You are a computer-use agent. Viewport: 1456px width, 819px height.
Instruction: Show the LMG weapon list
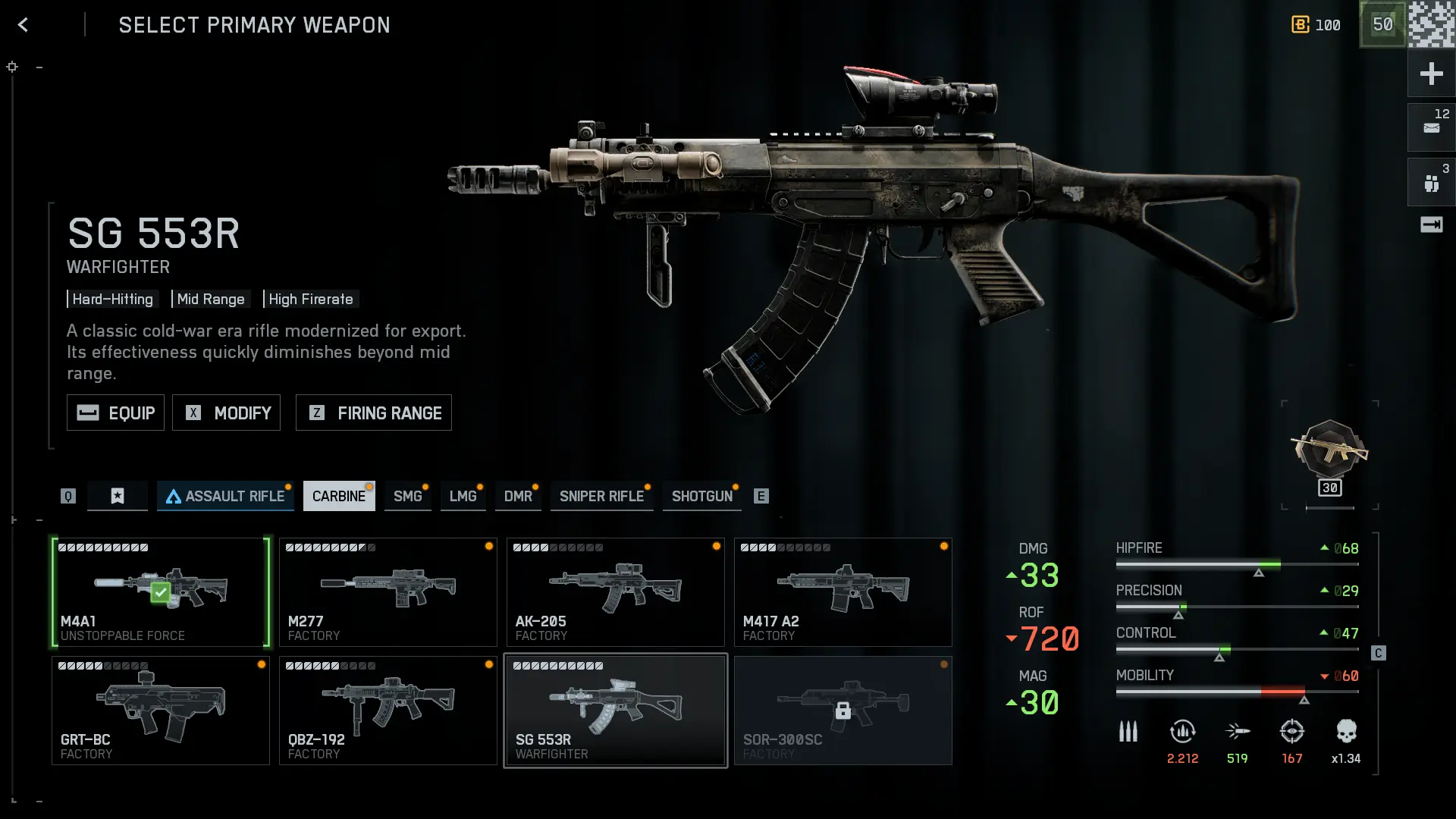pyautogui.click(x=463, y=496)
